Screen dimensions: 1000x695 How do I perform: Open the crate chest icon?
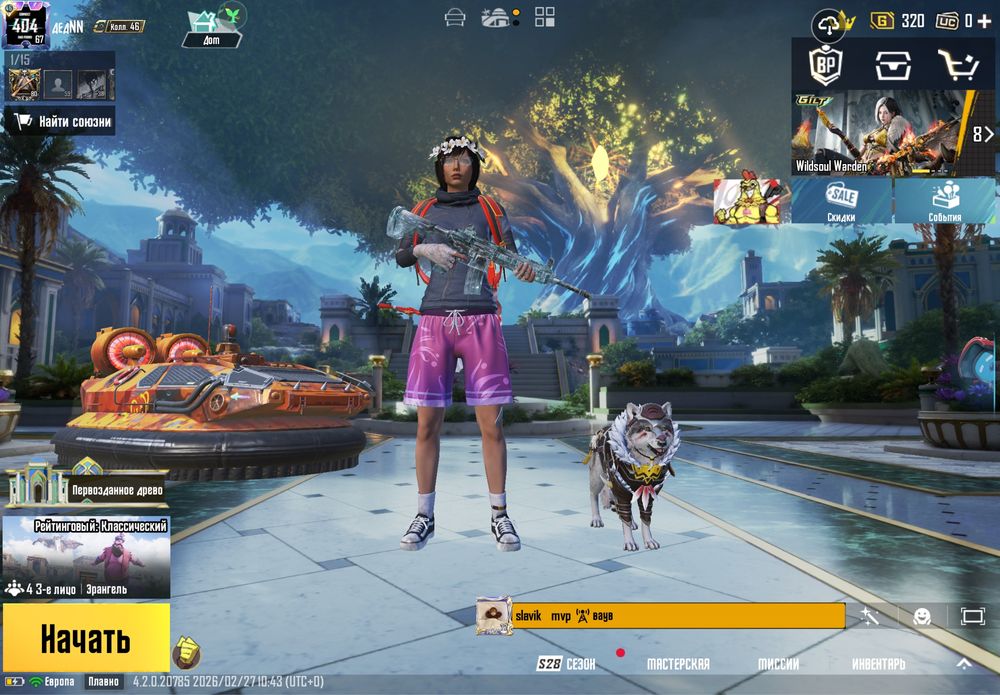click(x=892, y=66)
